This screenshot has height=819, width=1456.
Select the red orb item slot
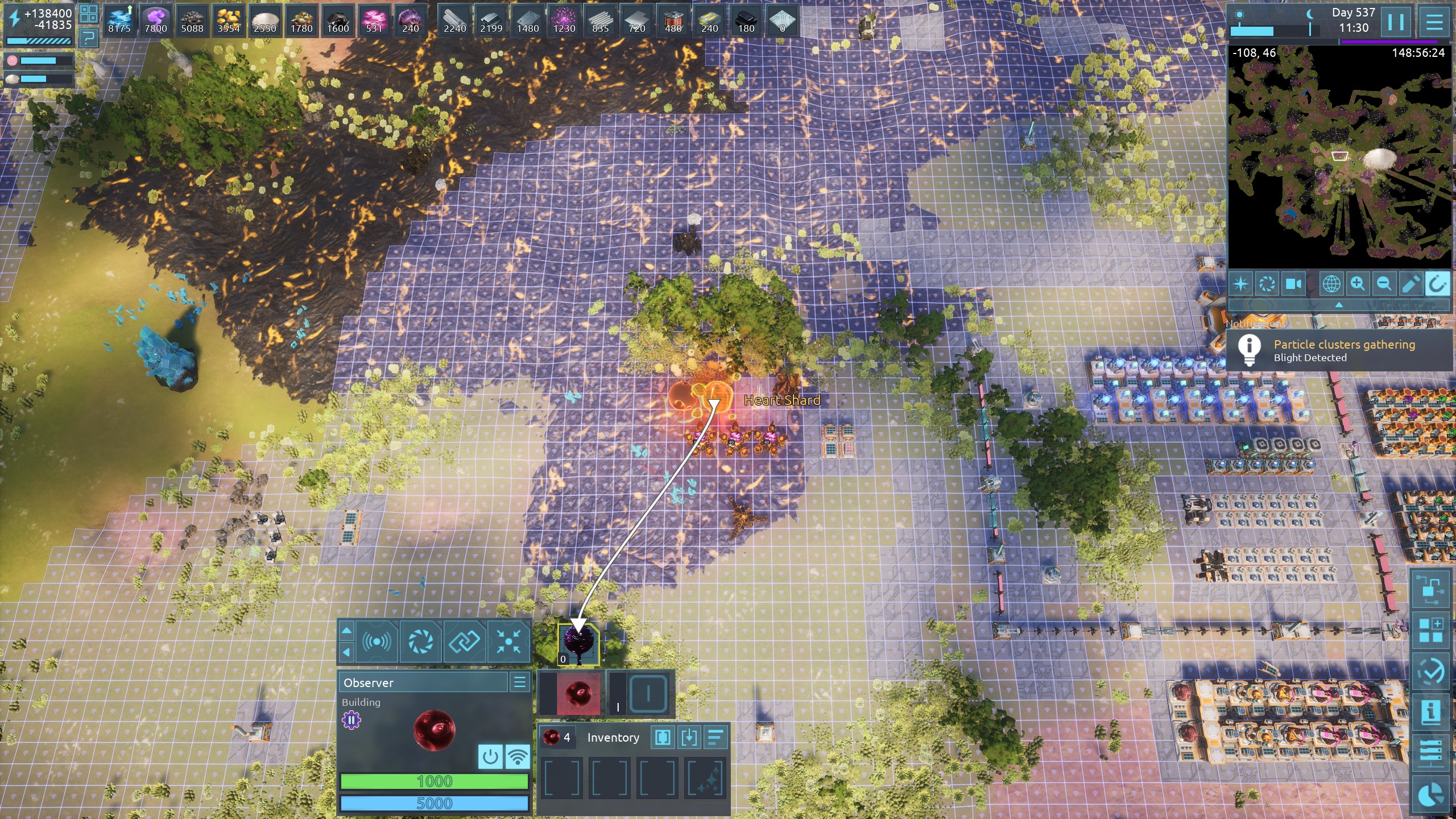click(x=578, y=693)
